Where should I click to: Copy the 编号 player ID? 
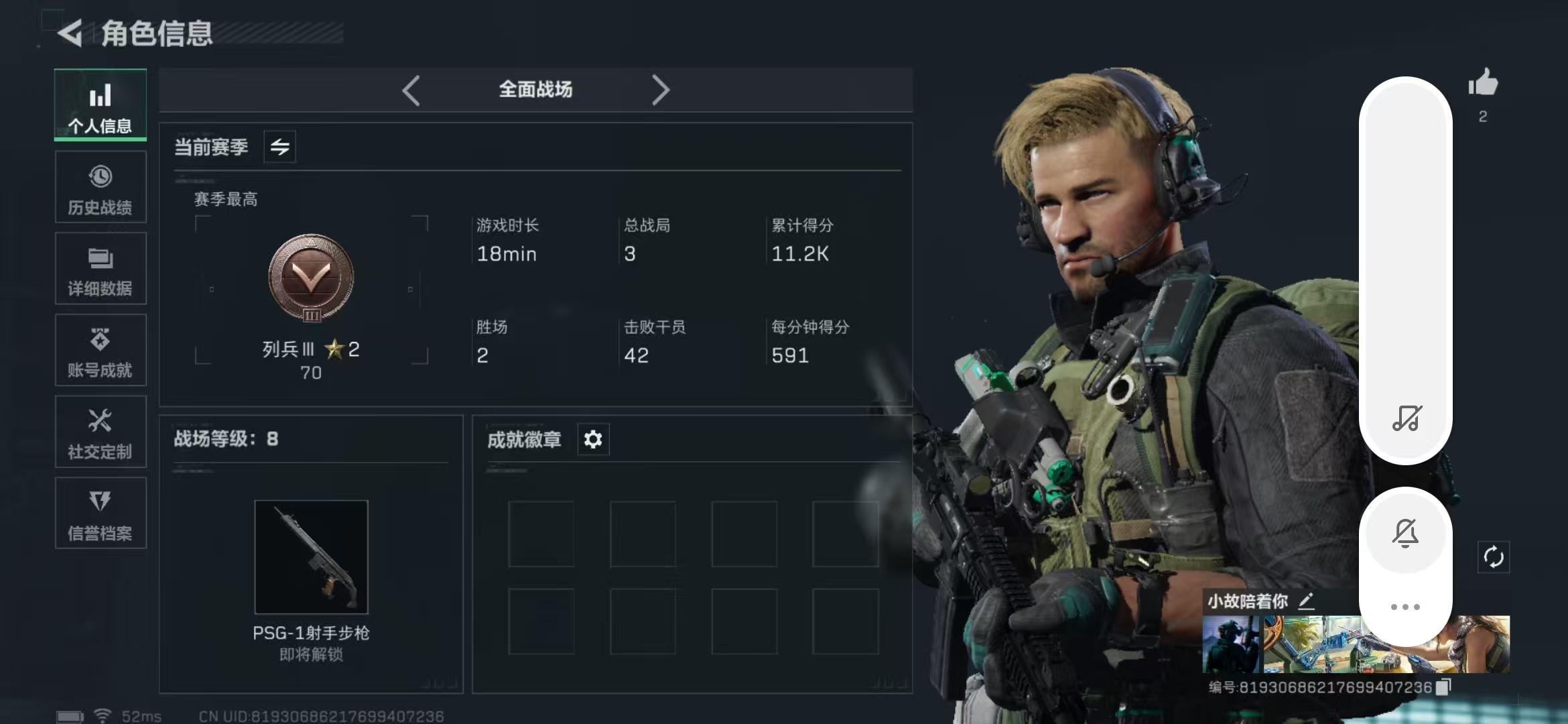(1444, 687)
